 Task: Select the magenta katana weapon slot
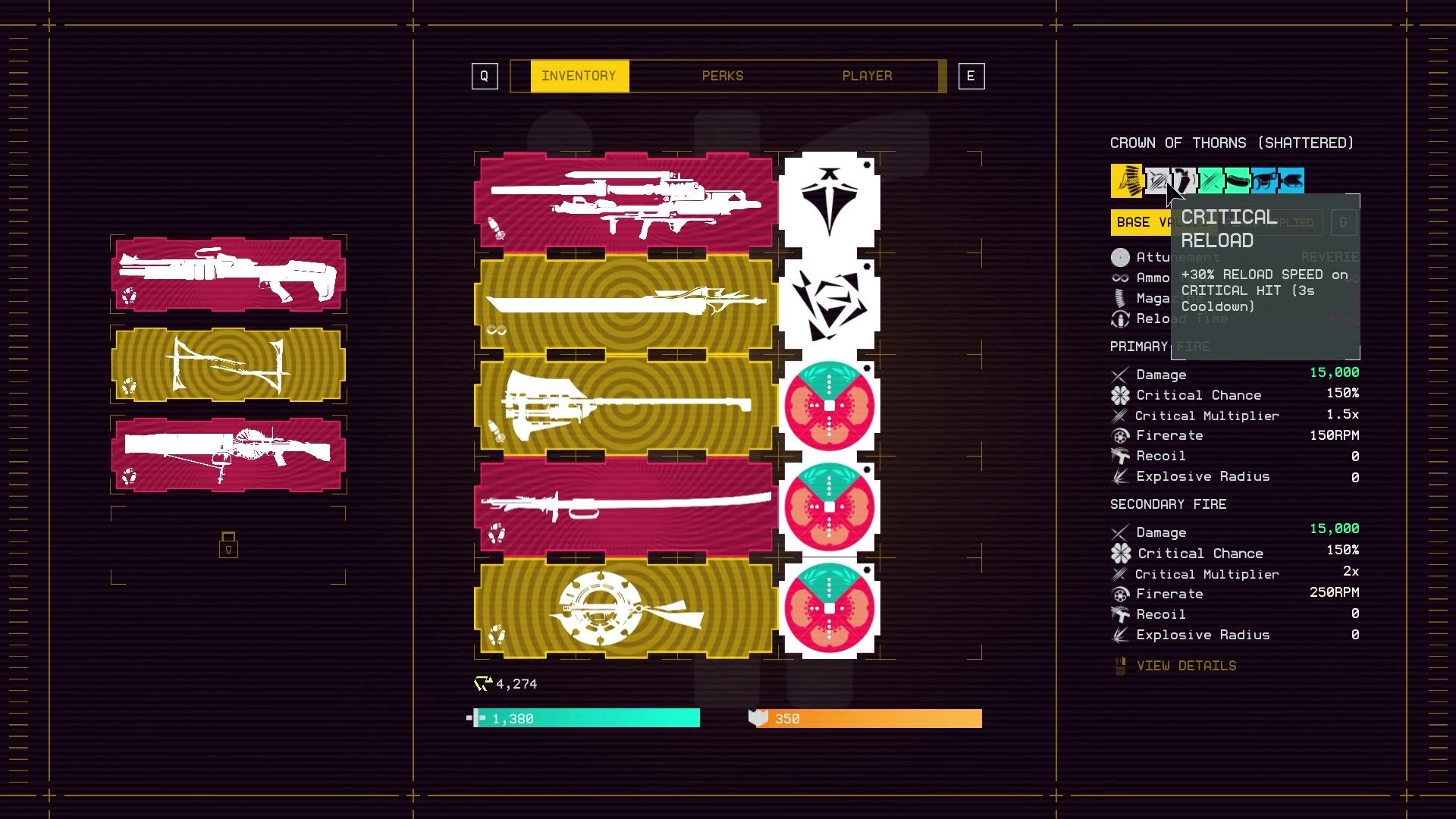(x=625, y=507)
